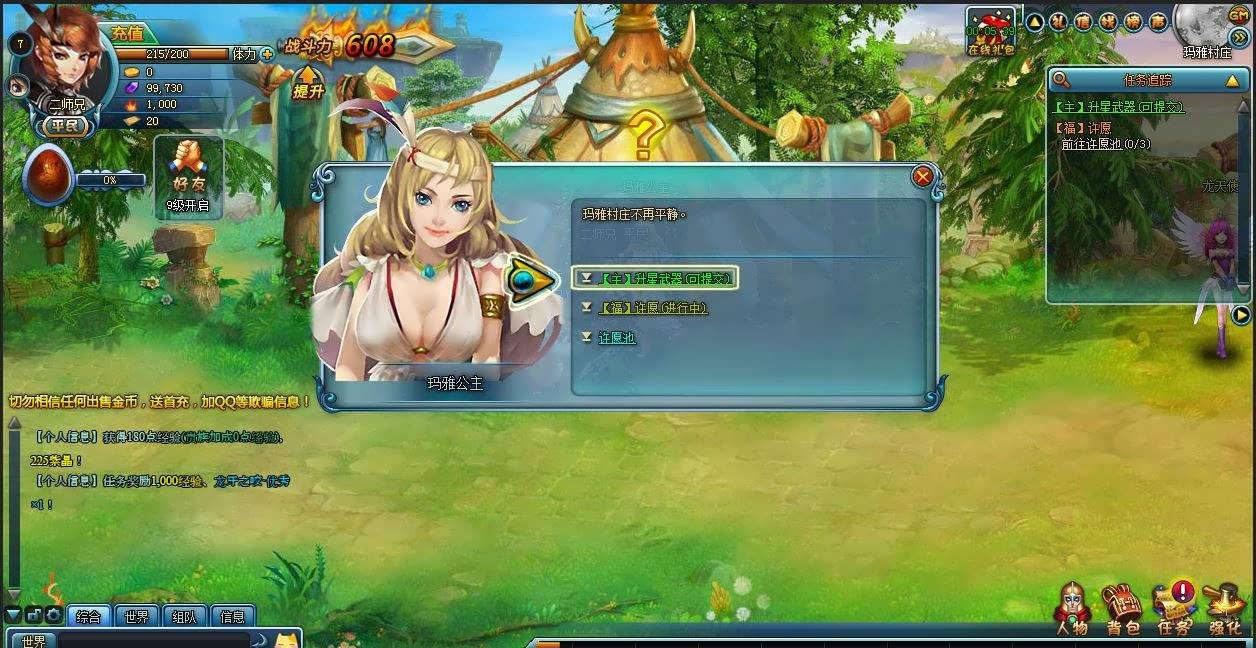Choose the 【主】升星武器 quest option

[665, 278]
